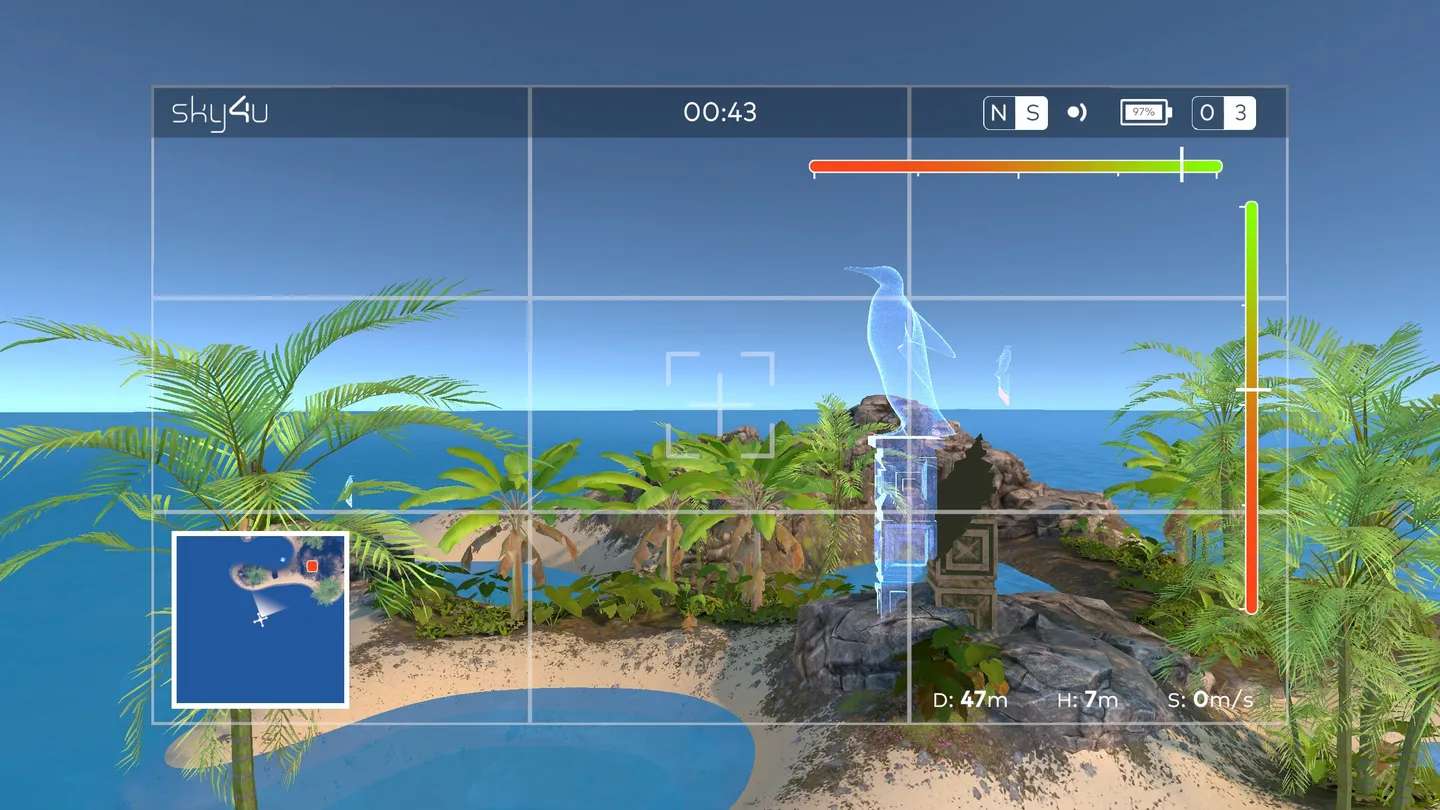The image size is (1440, 810).
Task: Toggle the N side of the mode switch
Action: (998, 112)
